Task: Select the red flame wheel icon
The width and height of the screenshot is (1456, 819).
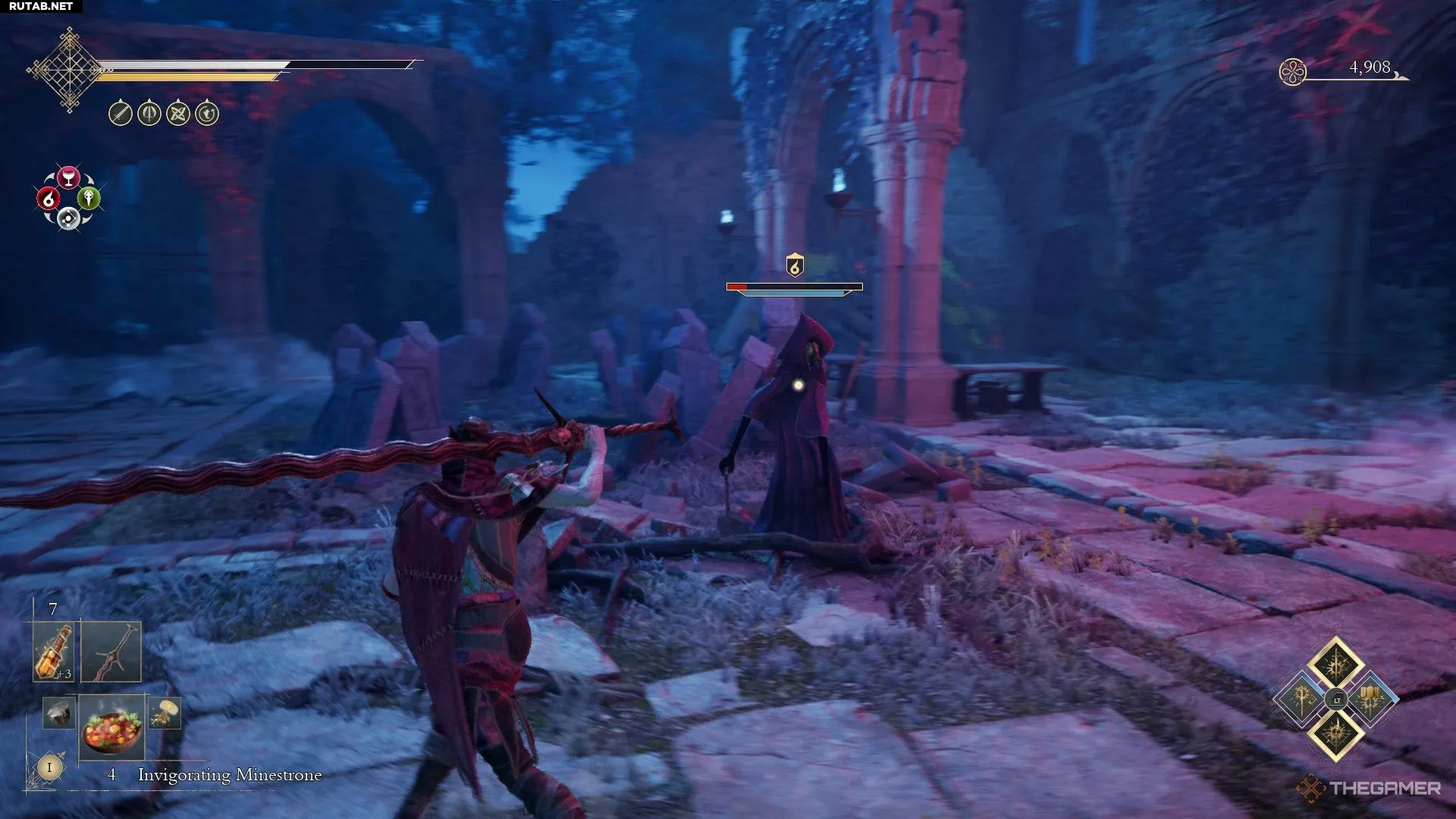Action: point(49,199)
